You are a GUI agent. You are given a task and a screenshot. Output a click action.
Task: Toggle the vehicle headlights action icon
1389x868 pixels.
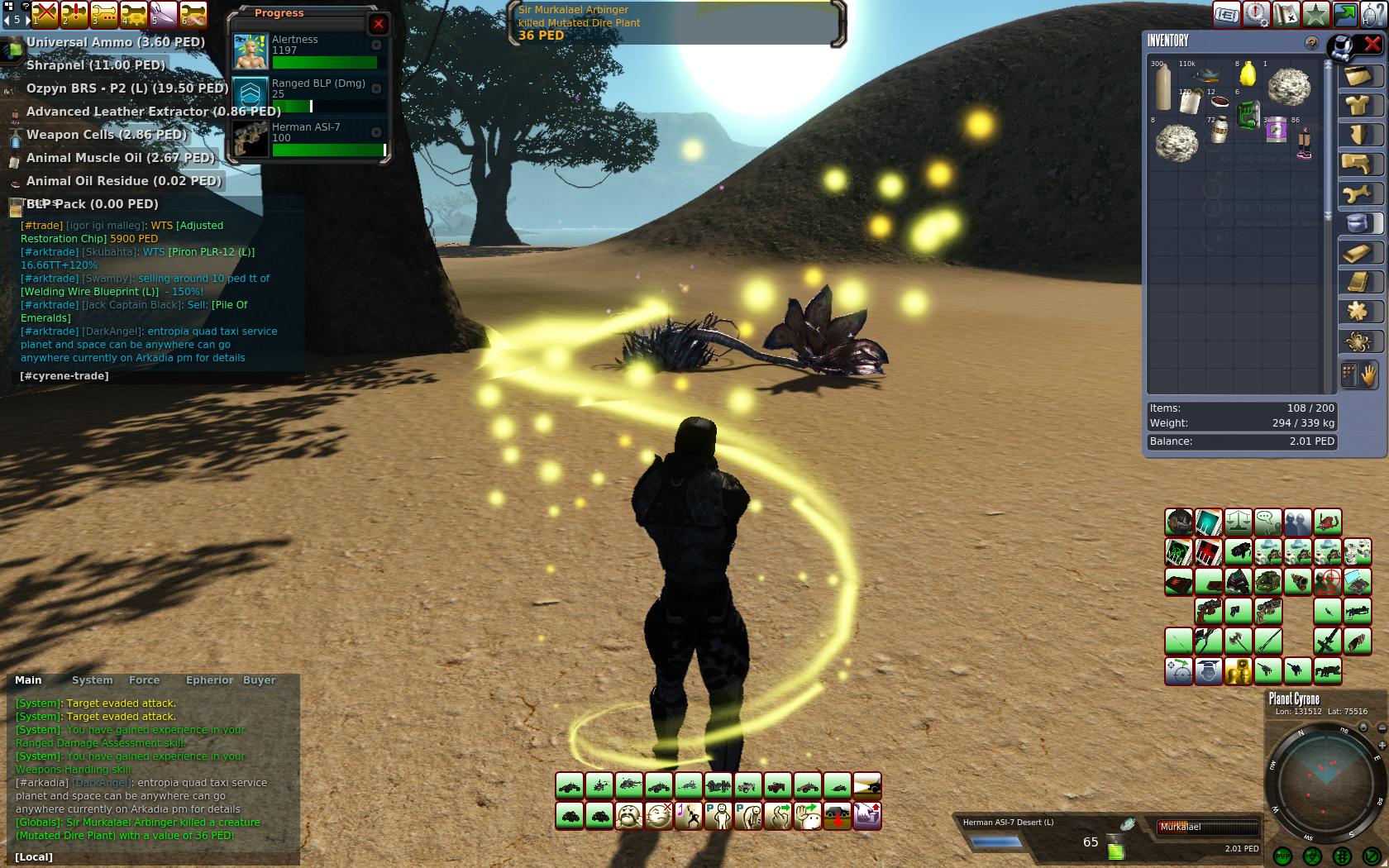coord(866,785)
